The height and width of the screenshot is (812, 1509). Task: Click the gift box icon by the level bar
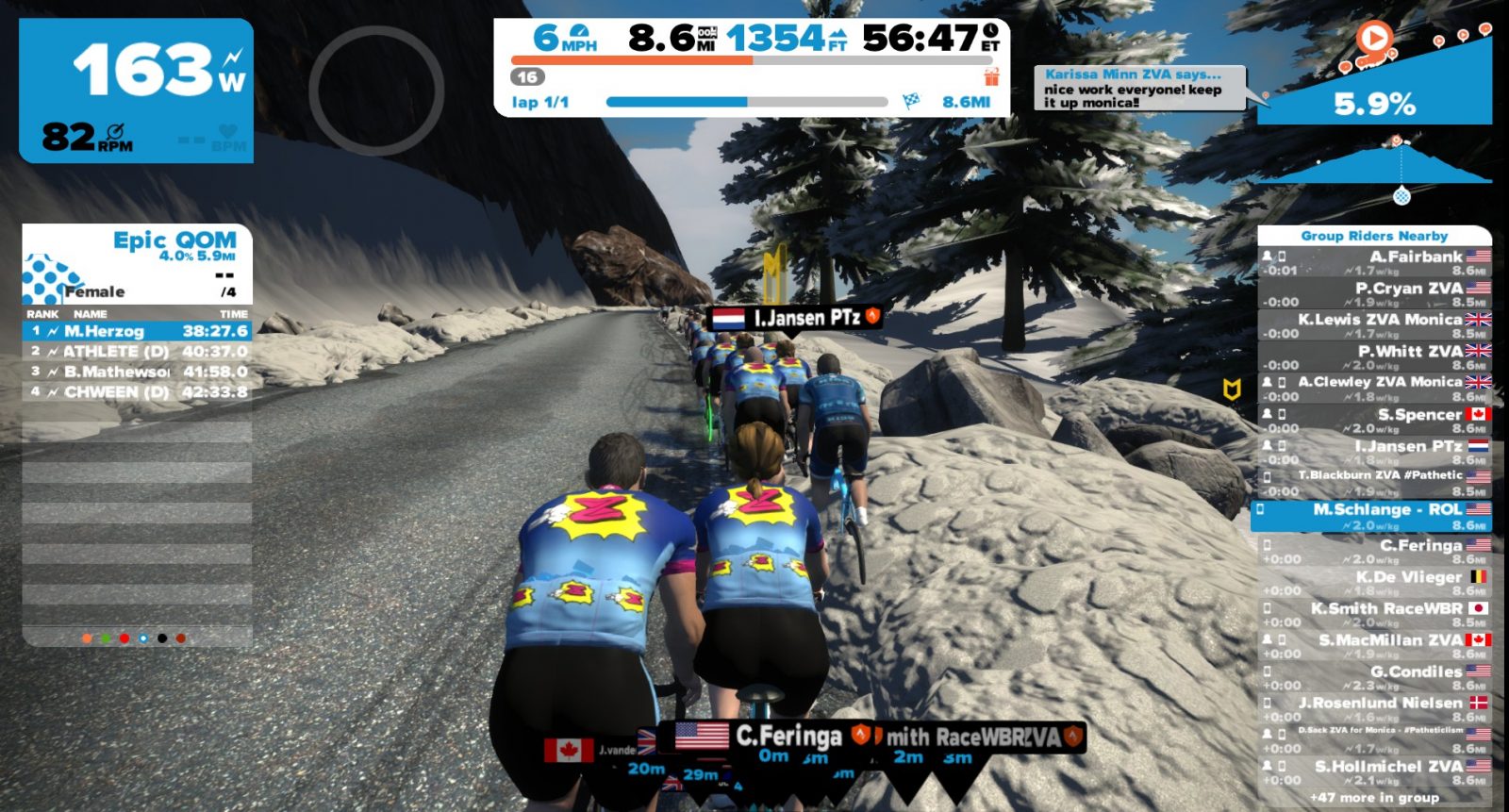pyautogui.click(x=991, y=76)
